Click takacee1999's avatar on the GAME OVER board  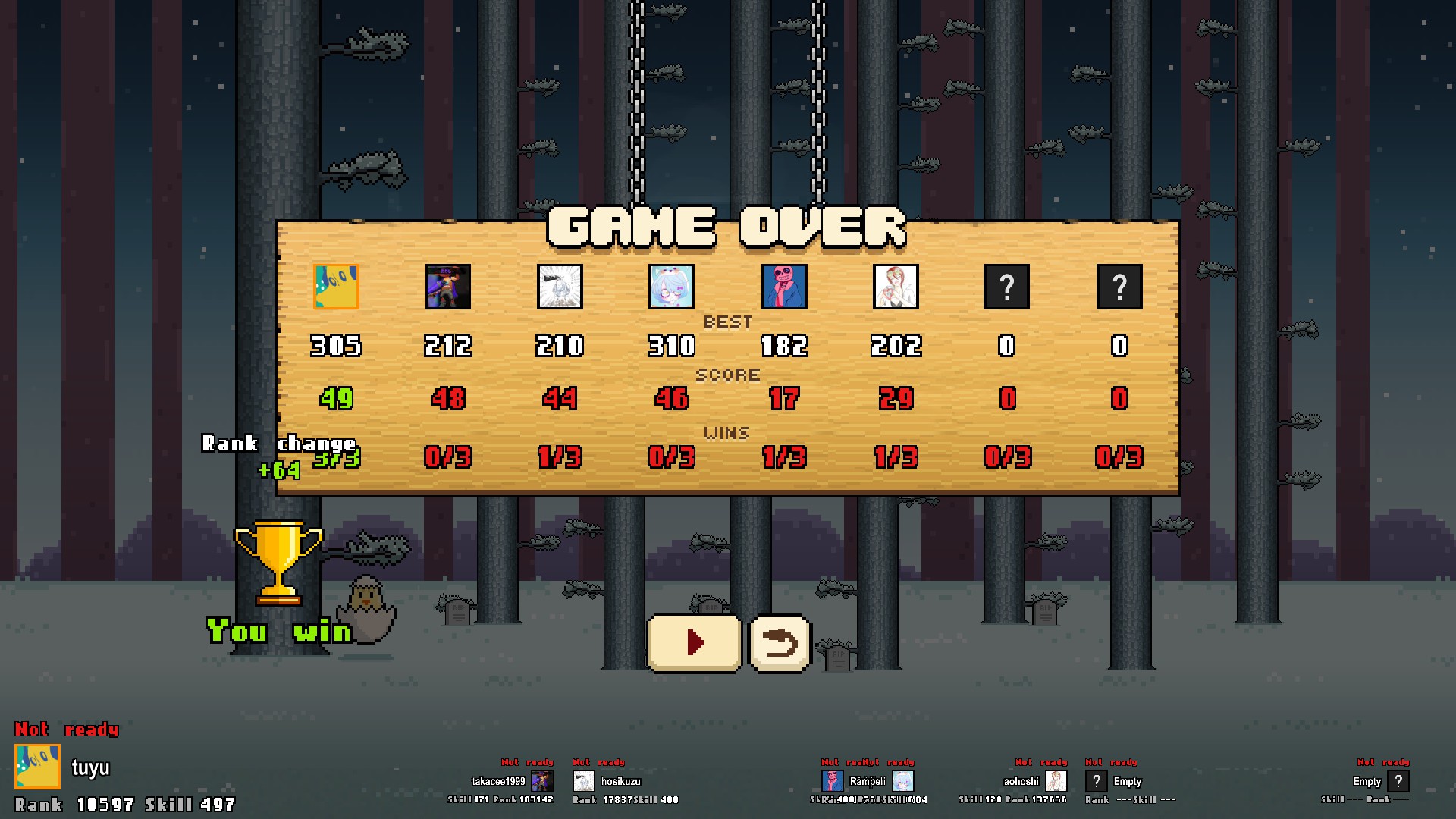[x=447, y=287]
